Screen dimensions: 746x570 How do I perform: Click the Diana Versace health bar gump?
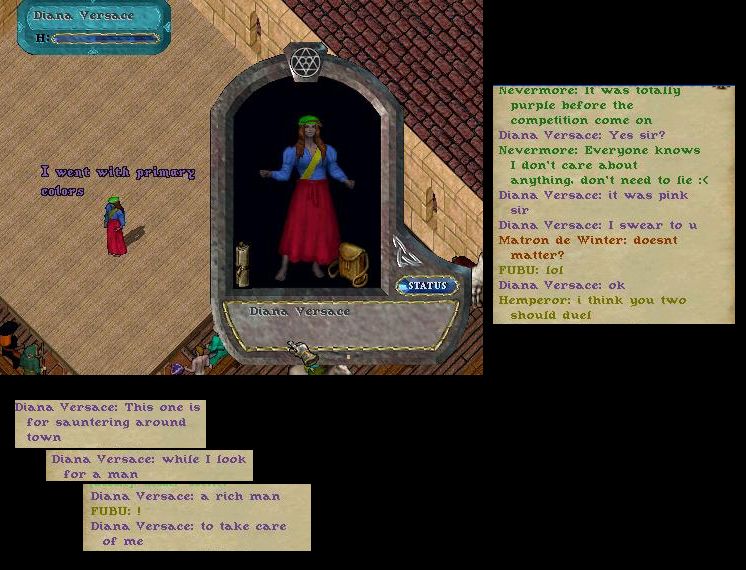(94, 27)
